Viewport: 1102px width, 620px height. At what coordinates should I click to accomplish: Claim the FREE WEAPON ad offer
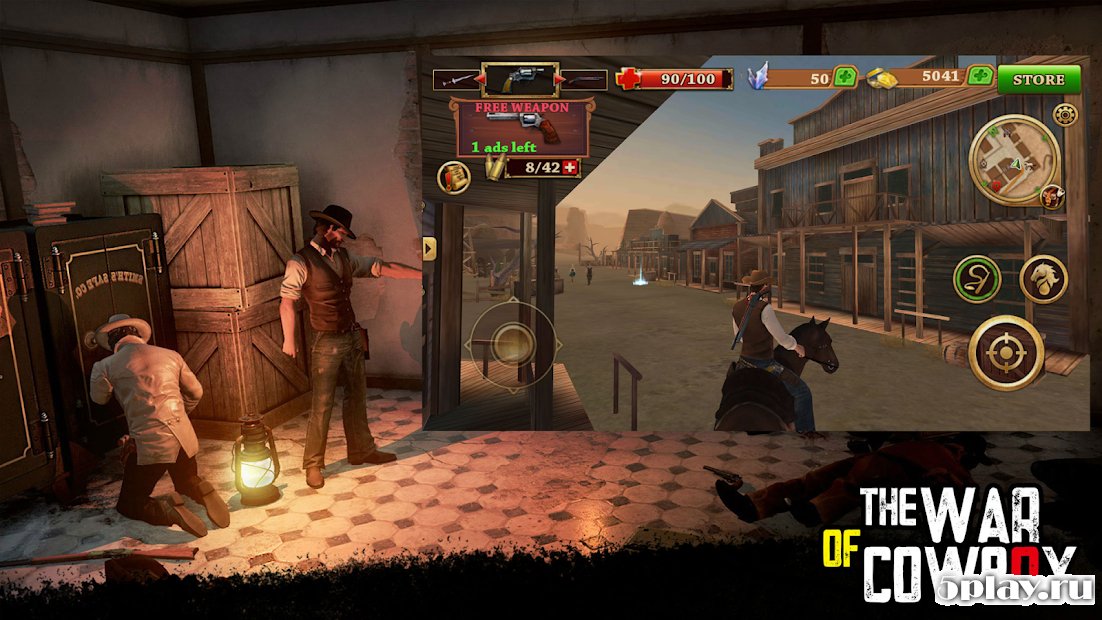(x=521, y=127)
